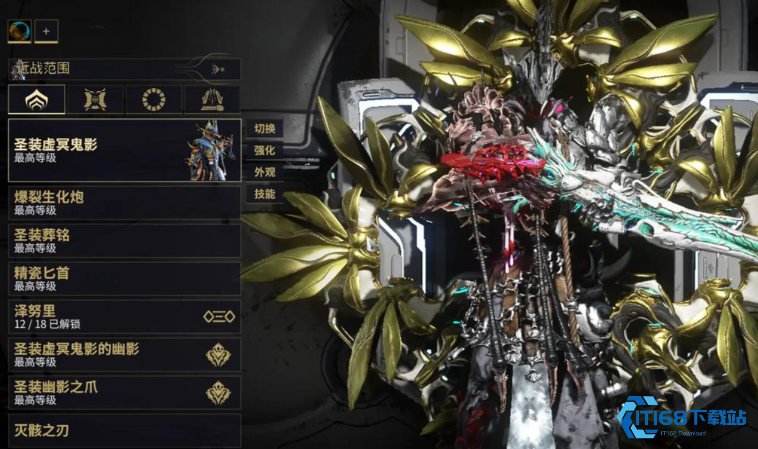Open the 强化 (upgrade) menu
Viewport: 758px width, 449px height.
click(x=264, y=150)
